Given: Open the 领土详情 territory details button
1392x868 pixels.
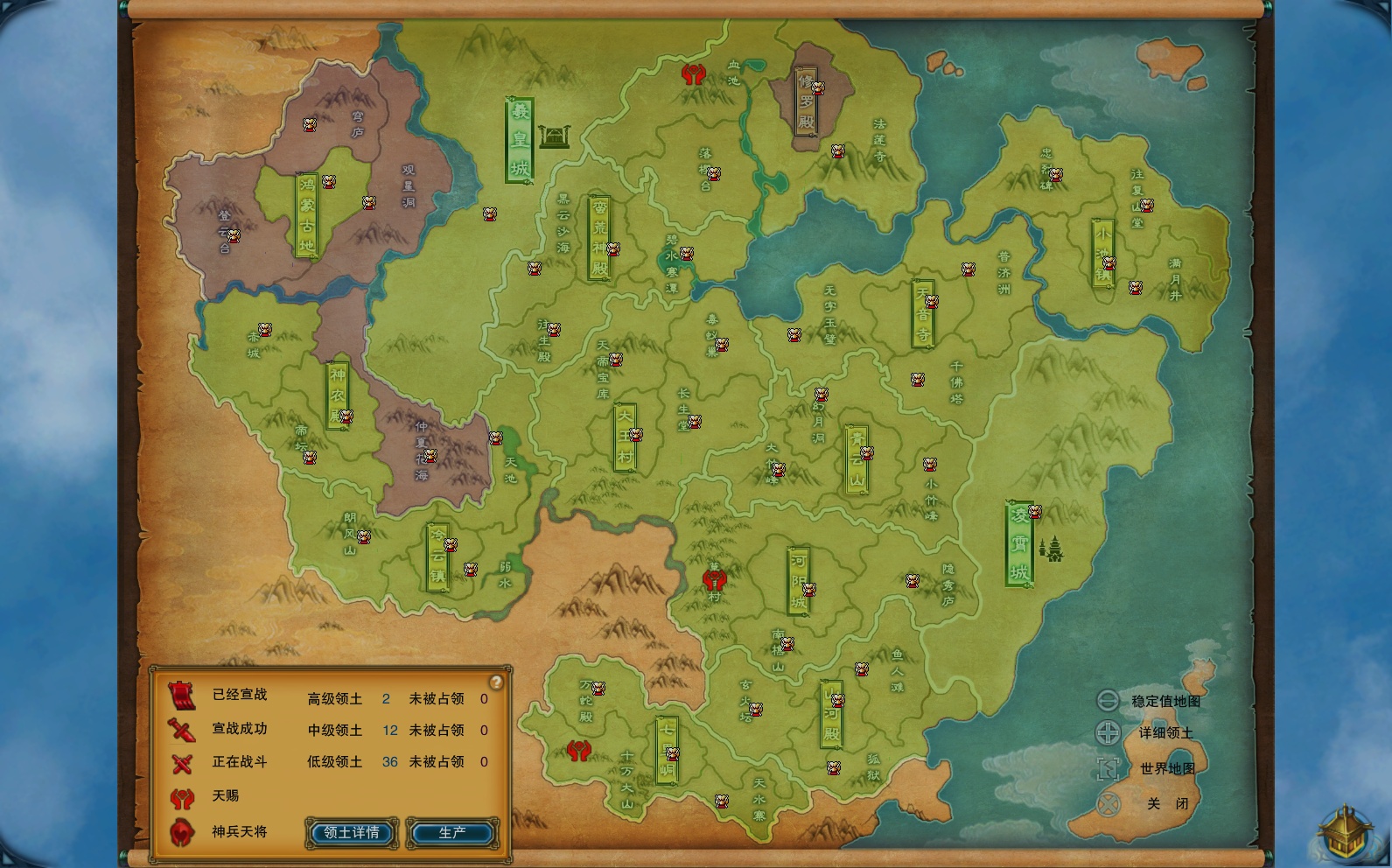Looking at the screenshot, I should pos(352,832).
